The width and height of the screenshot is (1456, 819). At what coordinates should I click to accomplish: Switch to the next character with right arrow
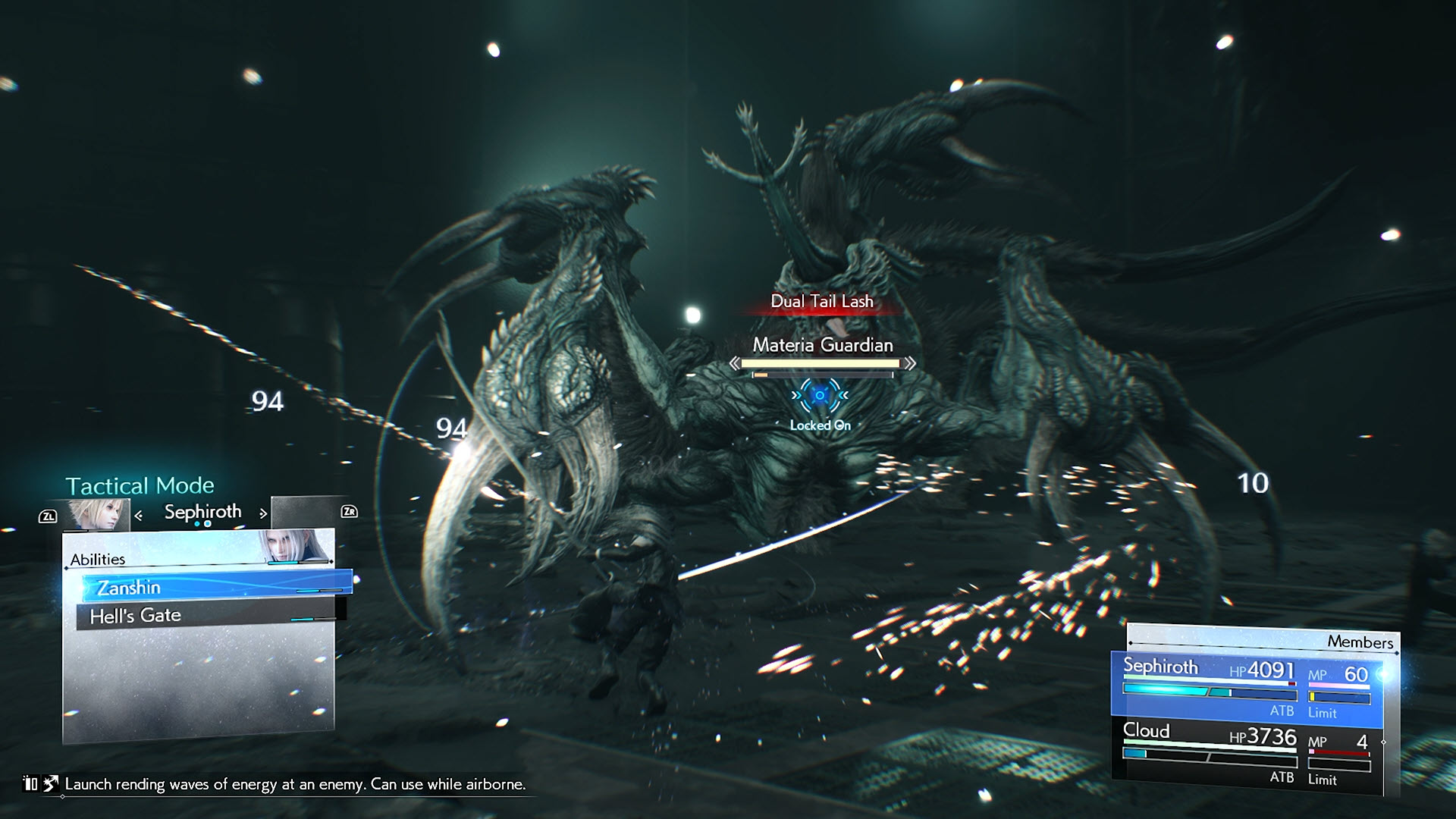(x=263, y=513)
